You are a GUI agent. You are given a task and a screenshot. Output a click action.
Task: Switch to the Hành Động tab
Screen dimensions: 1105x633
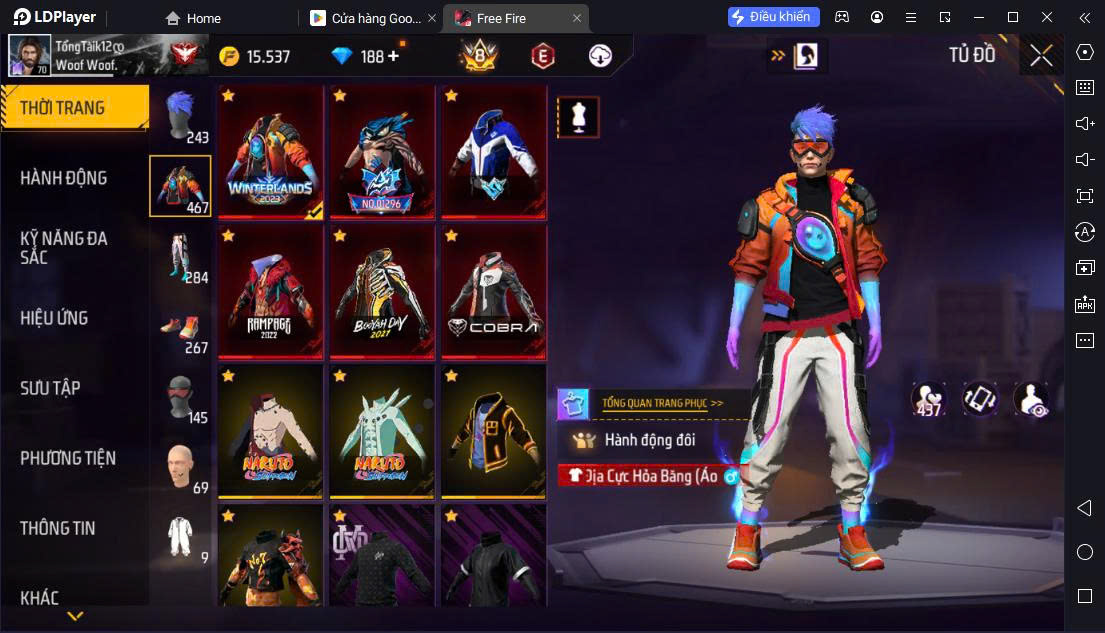64,178
